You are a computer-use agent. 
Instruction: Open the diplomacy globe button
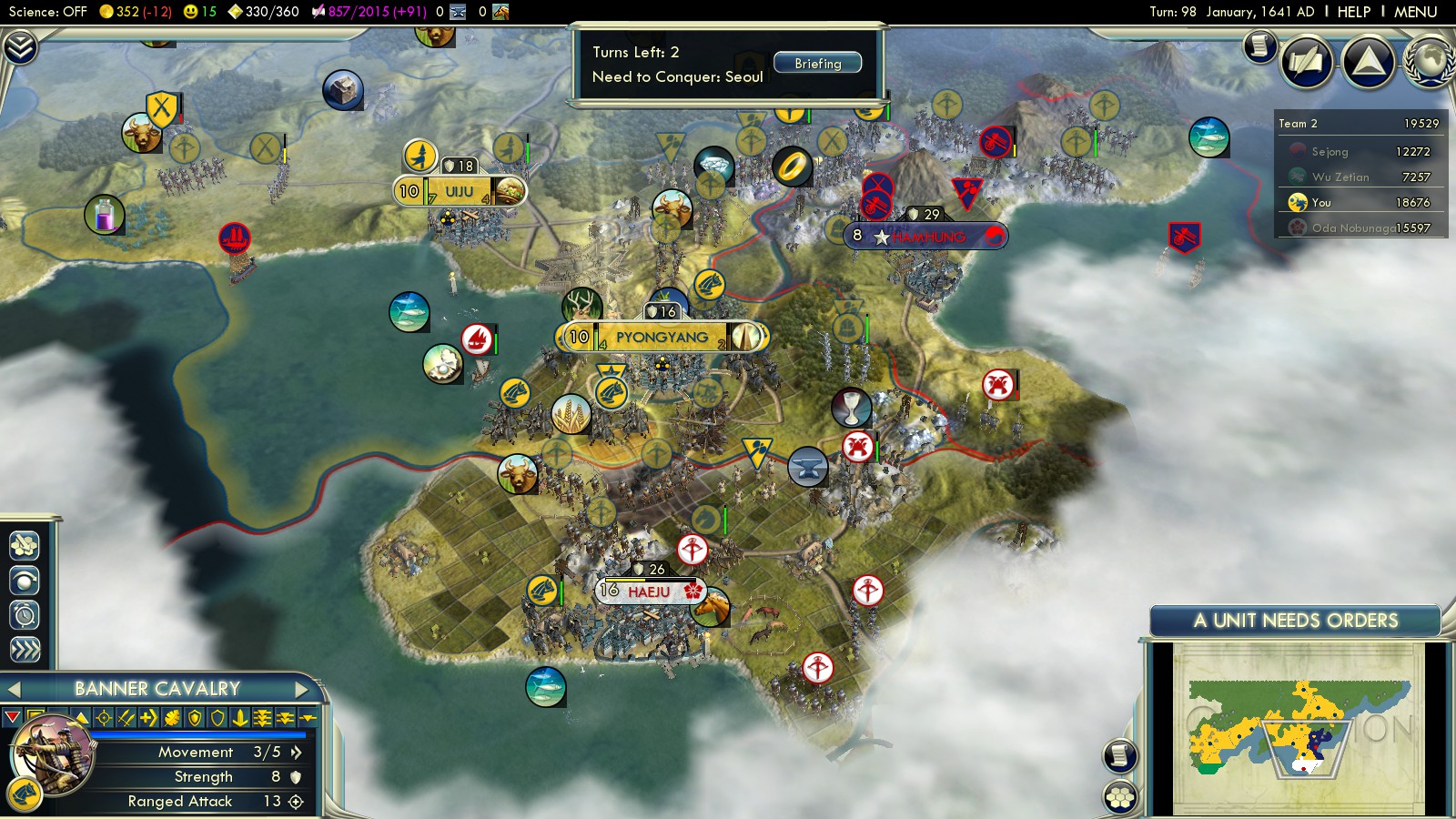click(x=1431, y=61)
